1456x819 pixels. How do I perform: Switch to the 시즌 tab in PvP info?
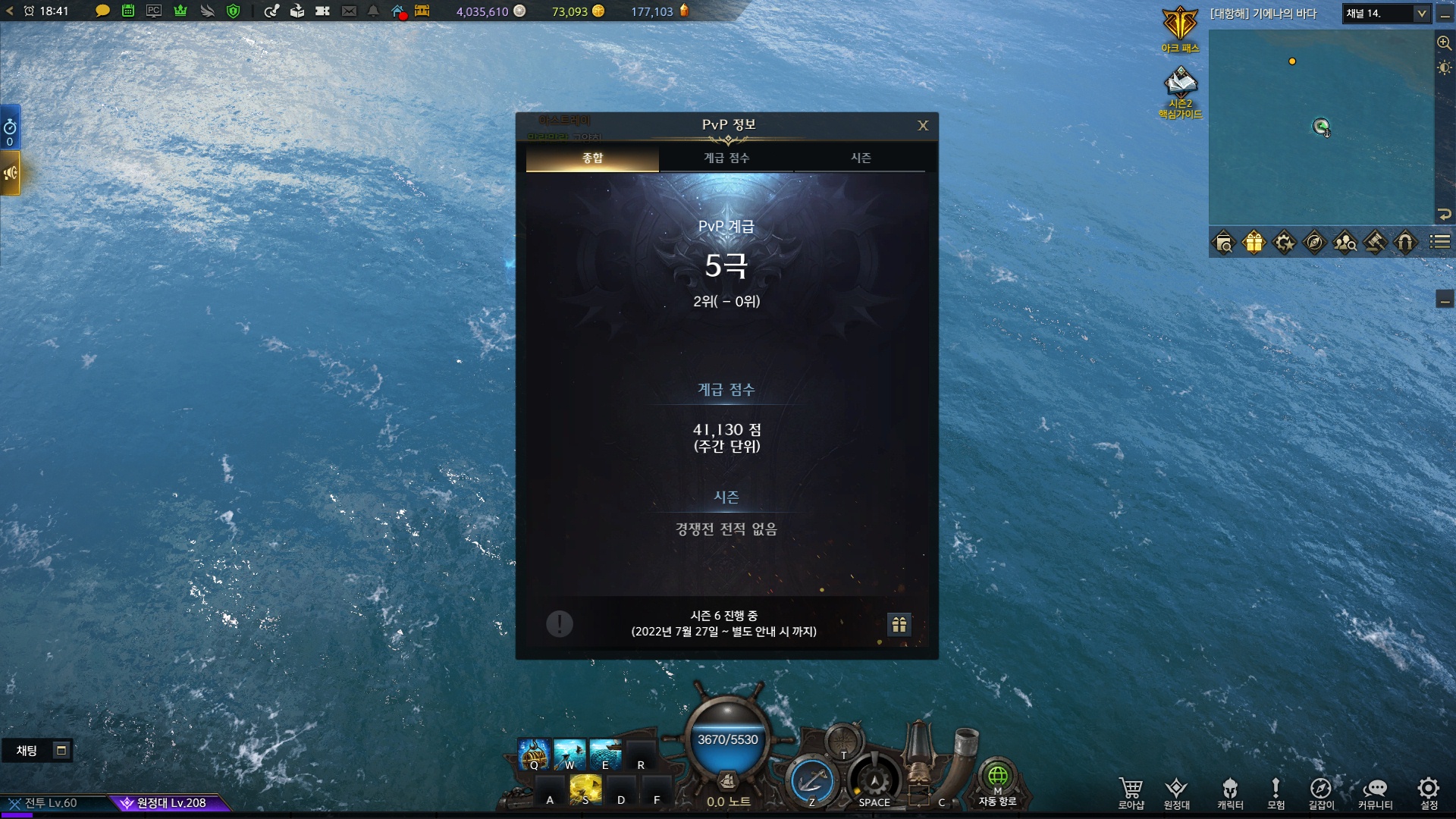pos(862,158)
